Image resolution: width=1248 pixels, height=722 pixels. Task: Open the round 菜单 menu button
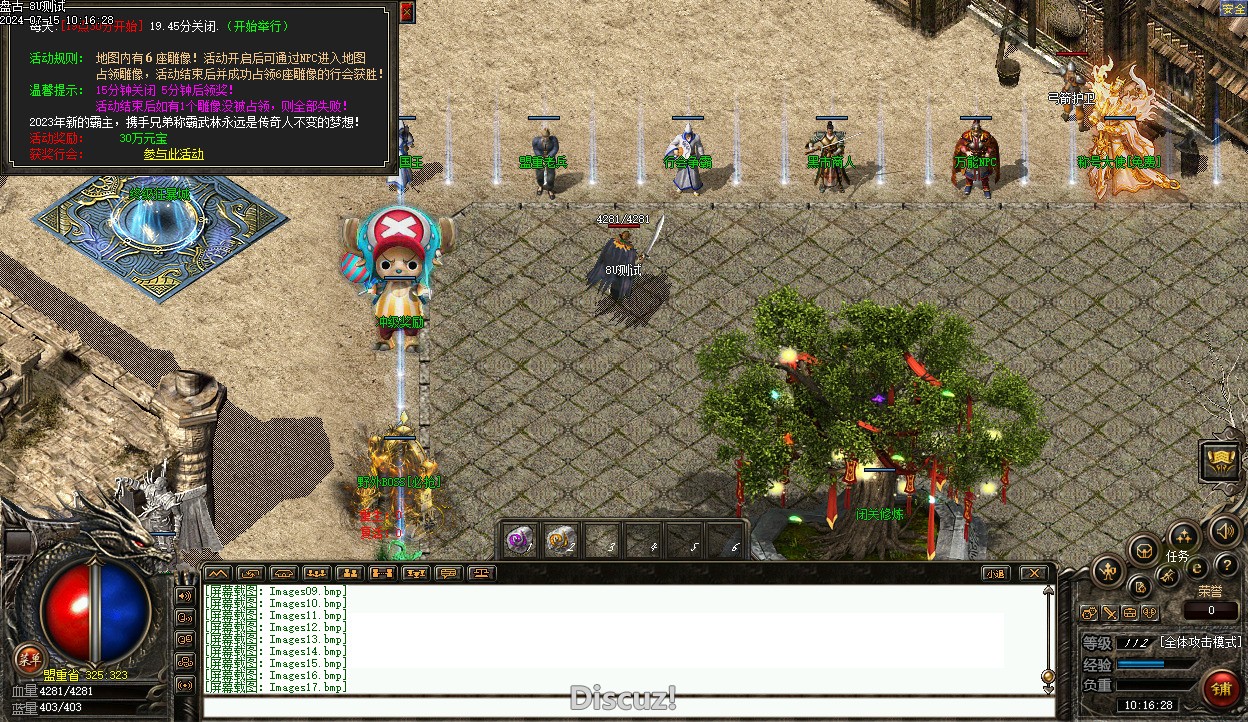pos(28,658)
